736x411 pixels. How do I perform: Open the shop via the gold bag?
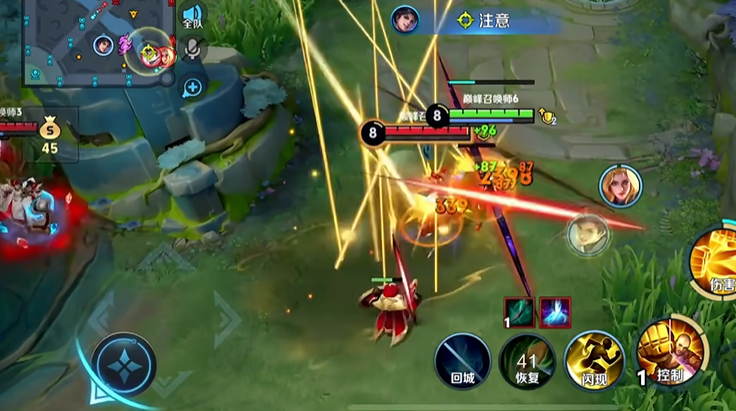tap(49, 129)
